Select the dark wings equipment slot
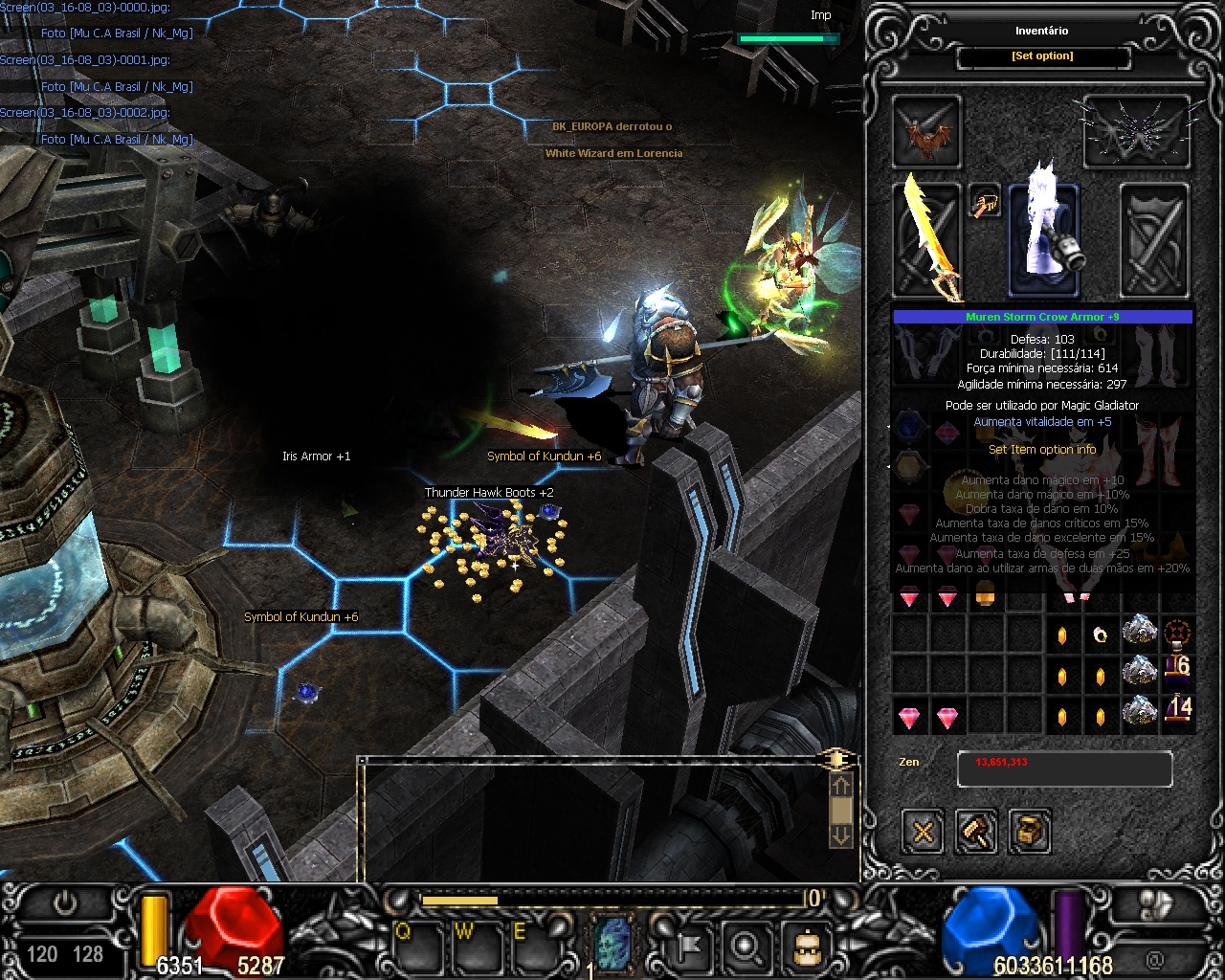The image size is (1225, 980). click(x=1137, y=132)
